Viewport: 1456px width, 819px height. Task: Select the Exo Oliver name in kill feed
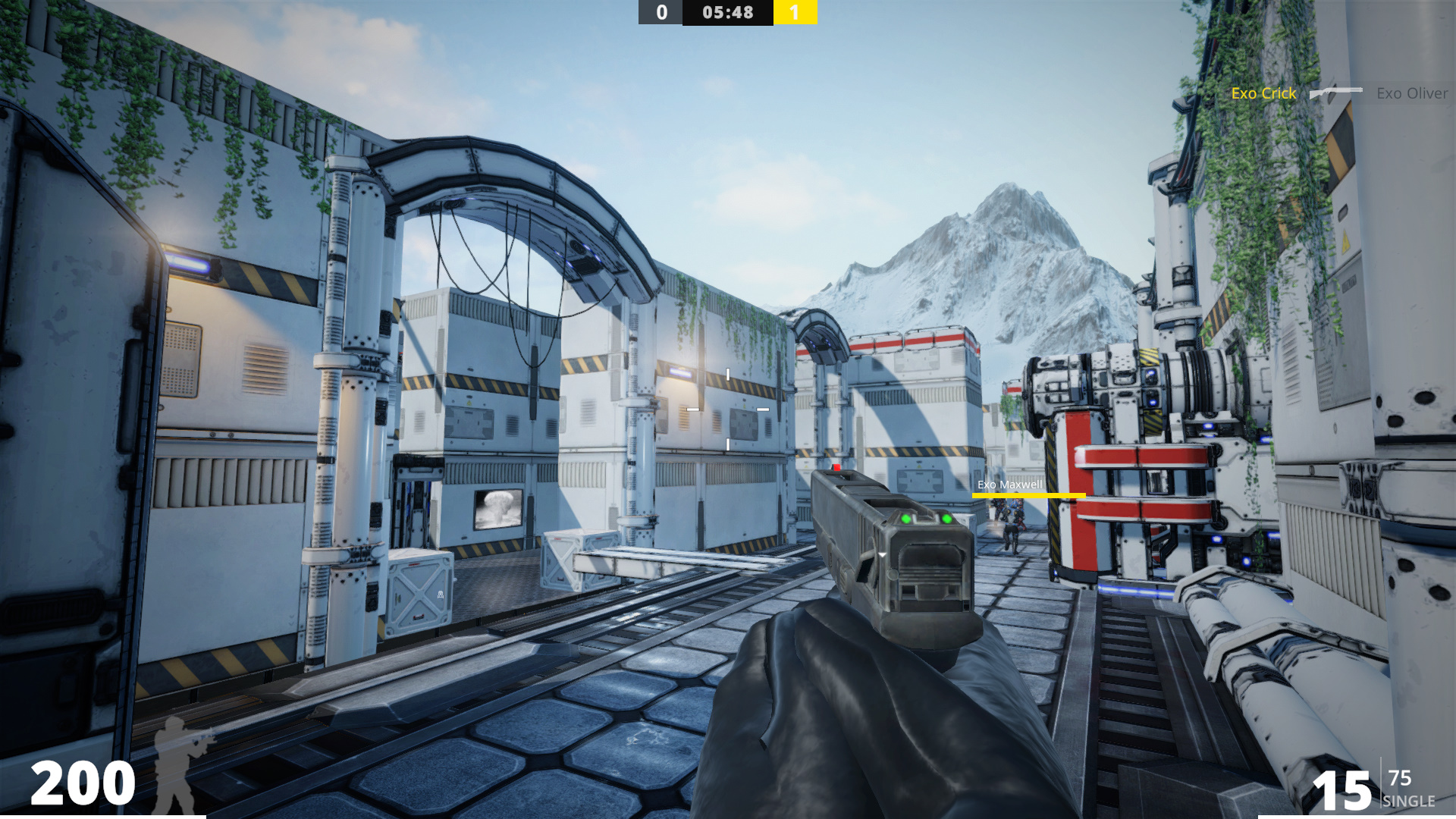tap(1412, 93)
